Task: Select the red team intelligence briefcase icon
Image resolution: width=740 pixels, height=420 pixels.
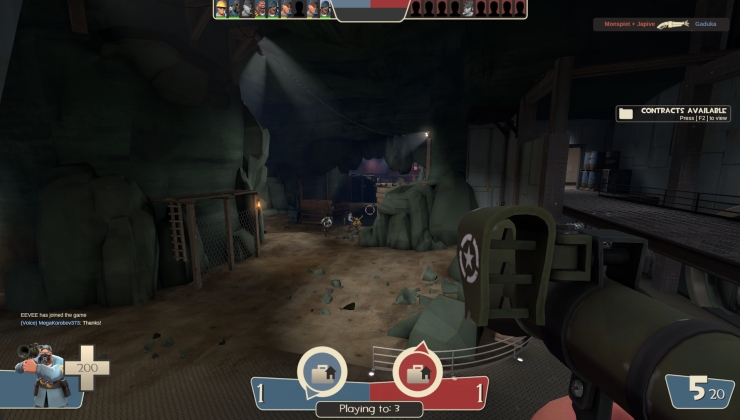Action: pos(417,373)
